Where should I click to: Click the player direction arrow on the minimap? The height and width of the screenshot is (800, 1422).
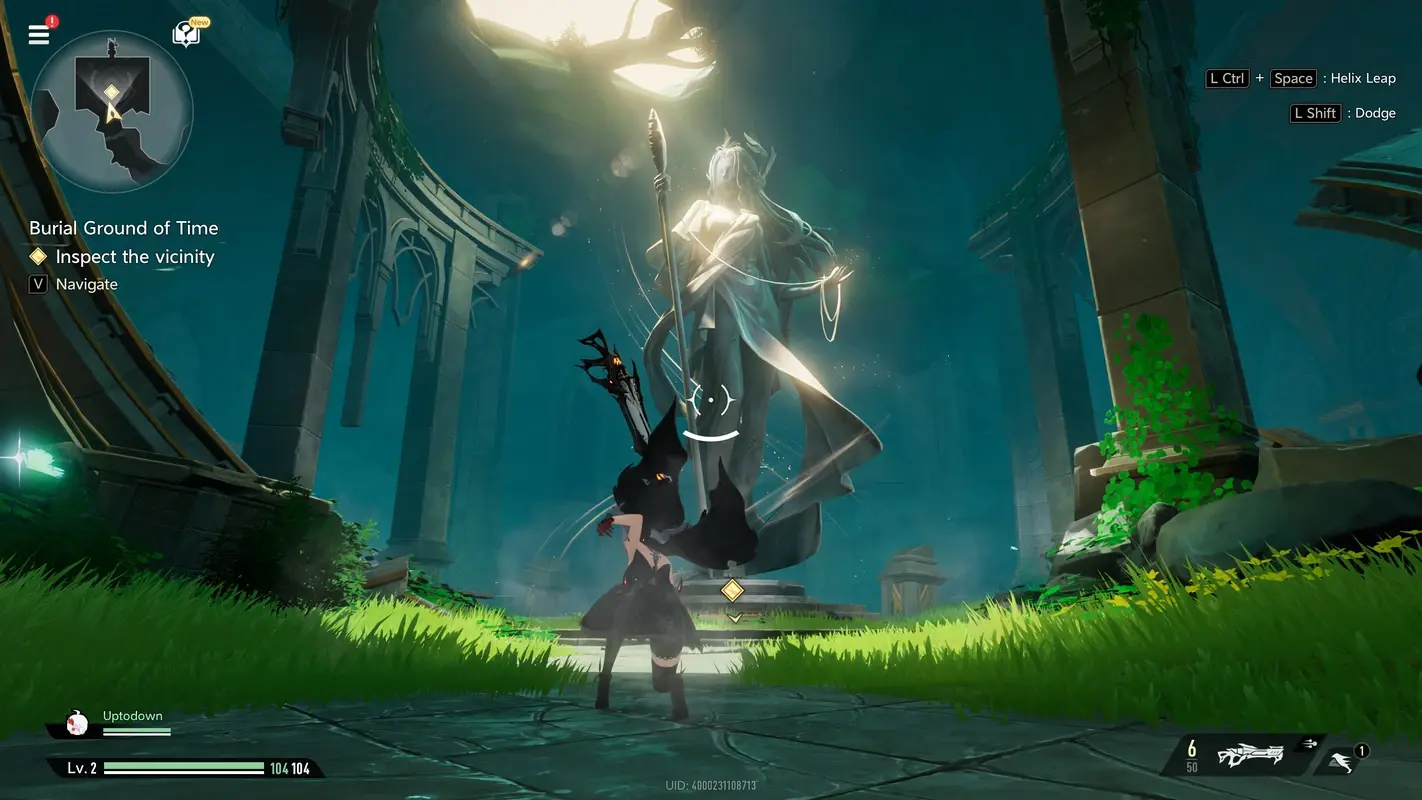113,111
